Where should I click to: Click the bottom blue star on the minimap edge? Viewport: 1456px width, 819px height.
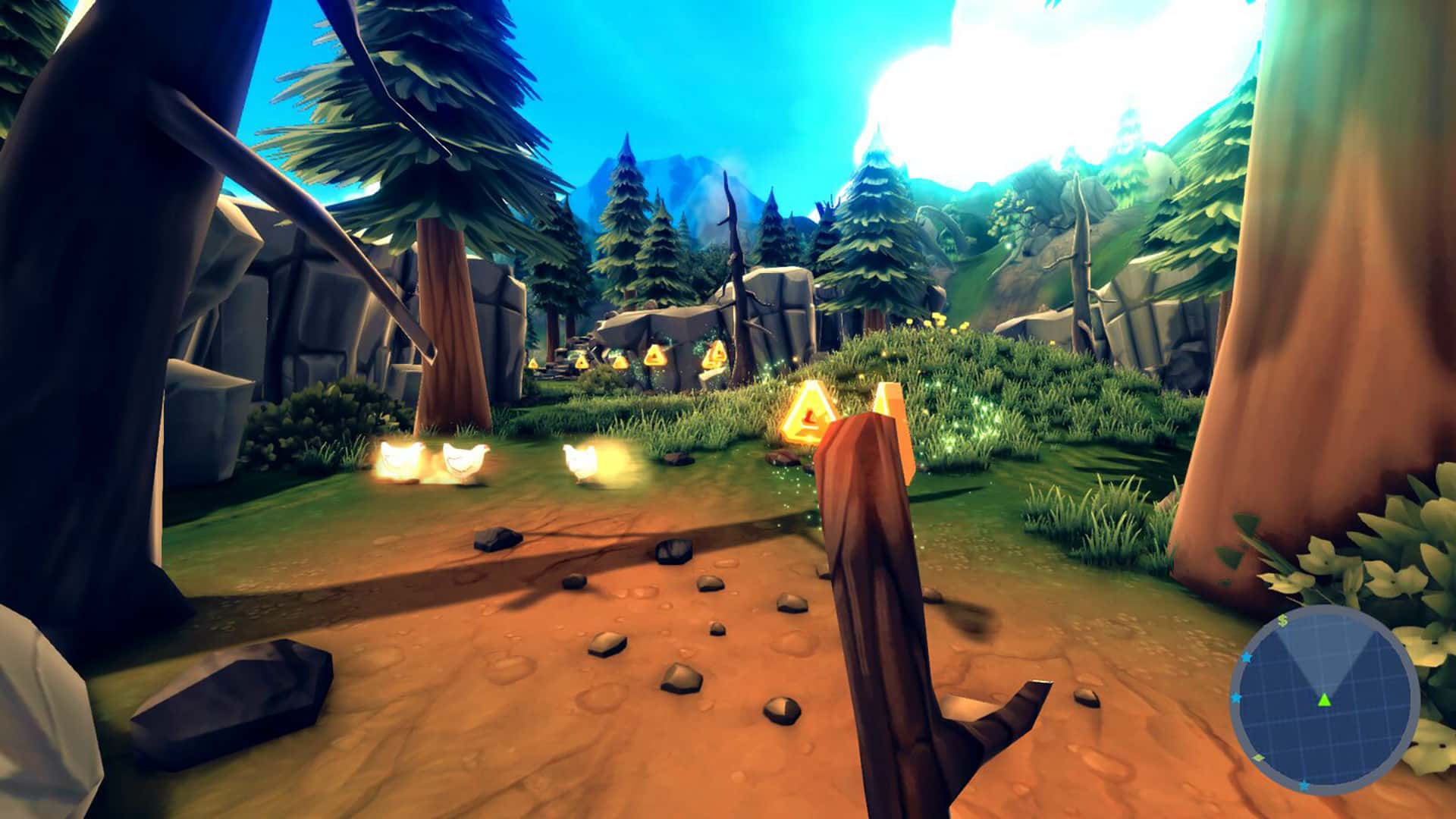[1304, 785]
